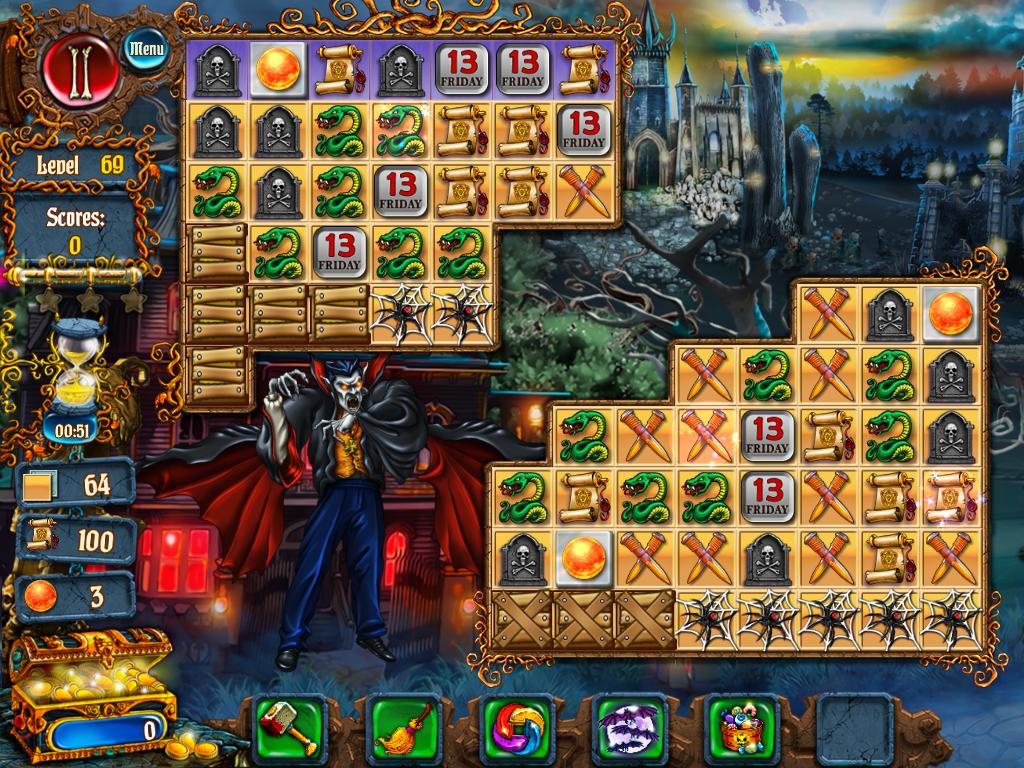1024x768 pixels.
Task: Pick the crossed stakes tile in the upper-left board
Action: point(585,191)
